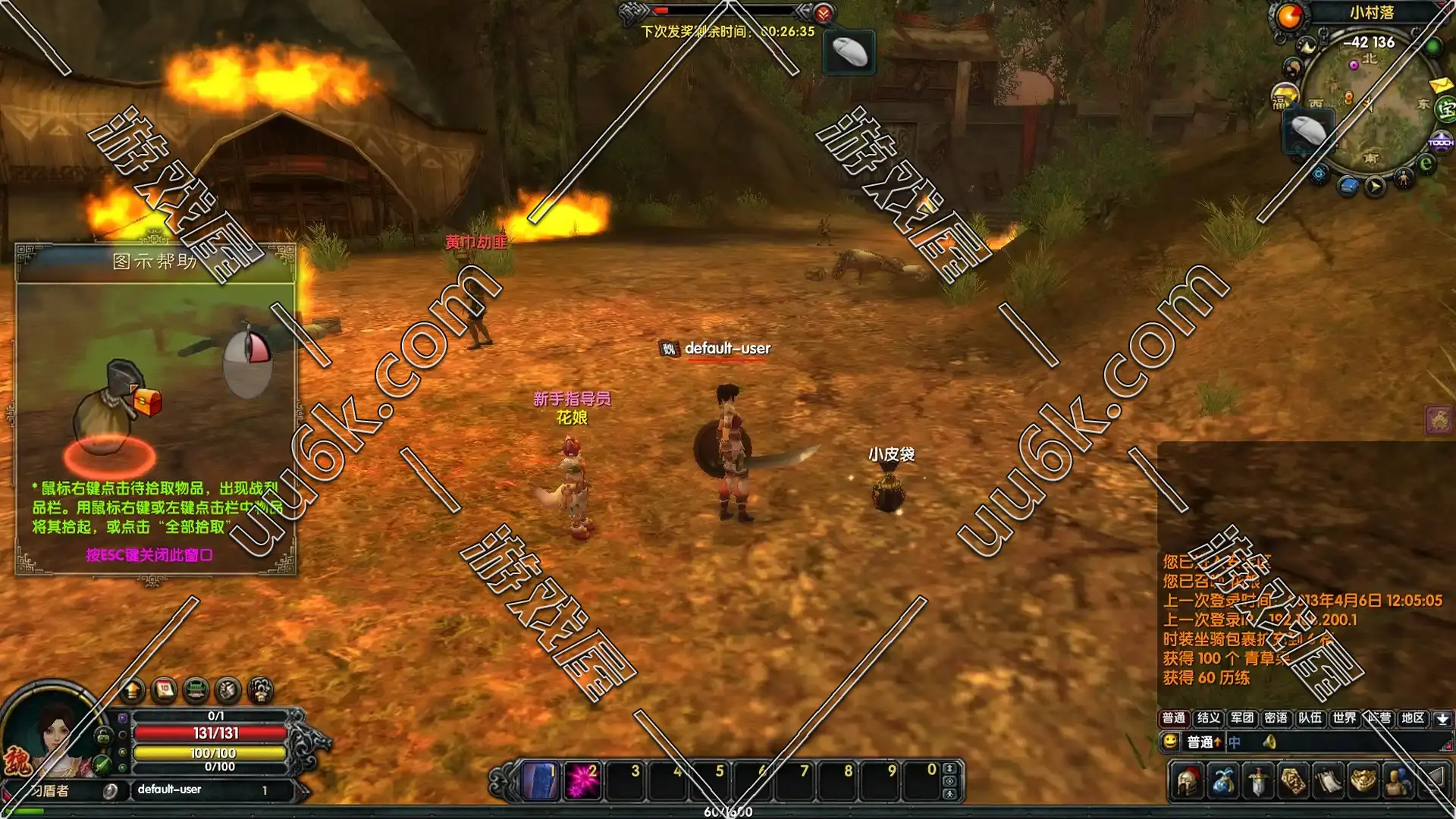Open the scroll quest menu icon
The width and height of the screenshot is (1456, 819).
[1328, 782]
